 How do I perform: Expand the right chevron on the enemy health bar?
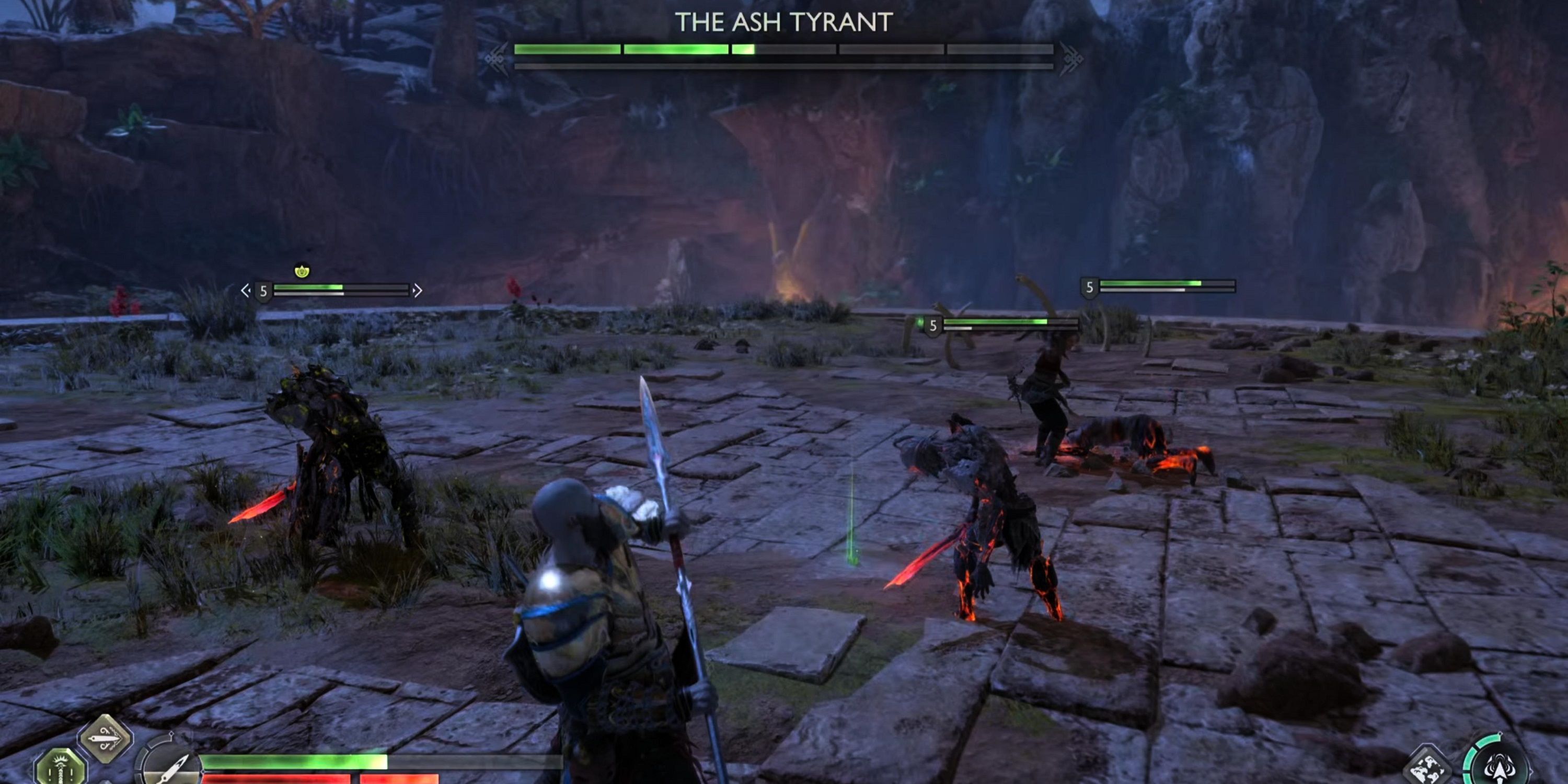coord(419,291)
